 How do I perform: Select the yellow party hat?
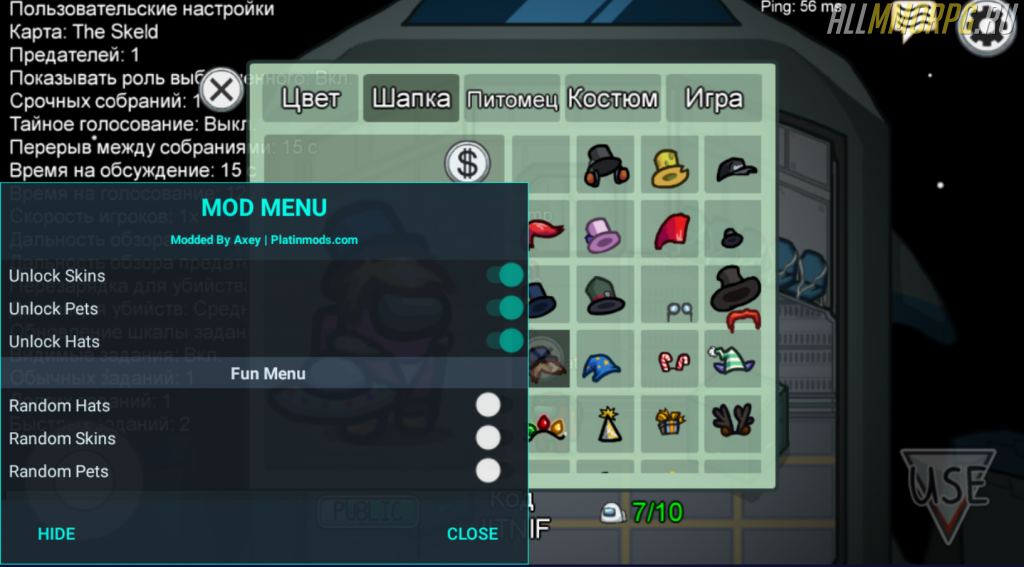(607, 424)
